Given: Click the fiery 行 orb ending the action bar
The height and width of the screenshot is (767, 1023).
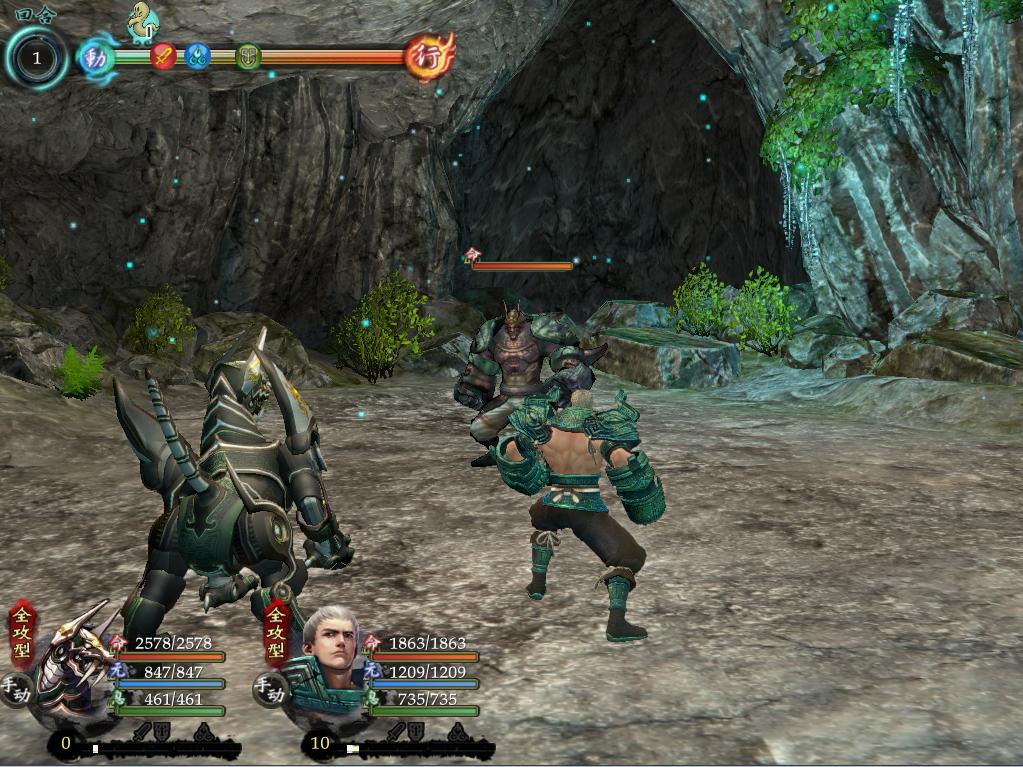Looking at the screenshot, I should point(429,56).
